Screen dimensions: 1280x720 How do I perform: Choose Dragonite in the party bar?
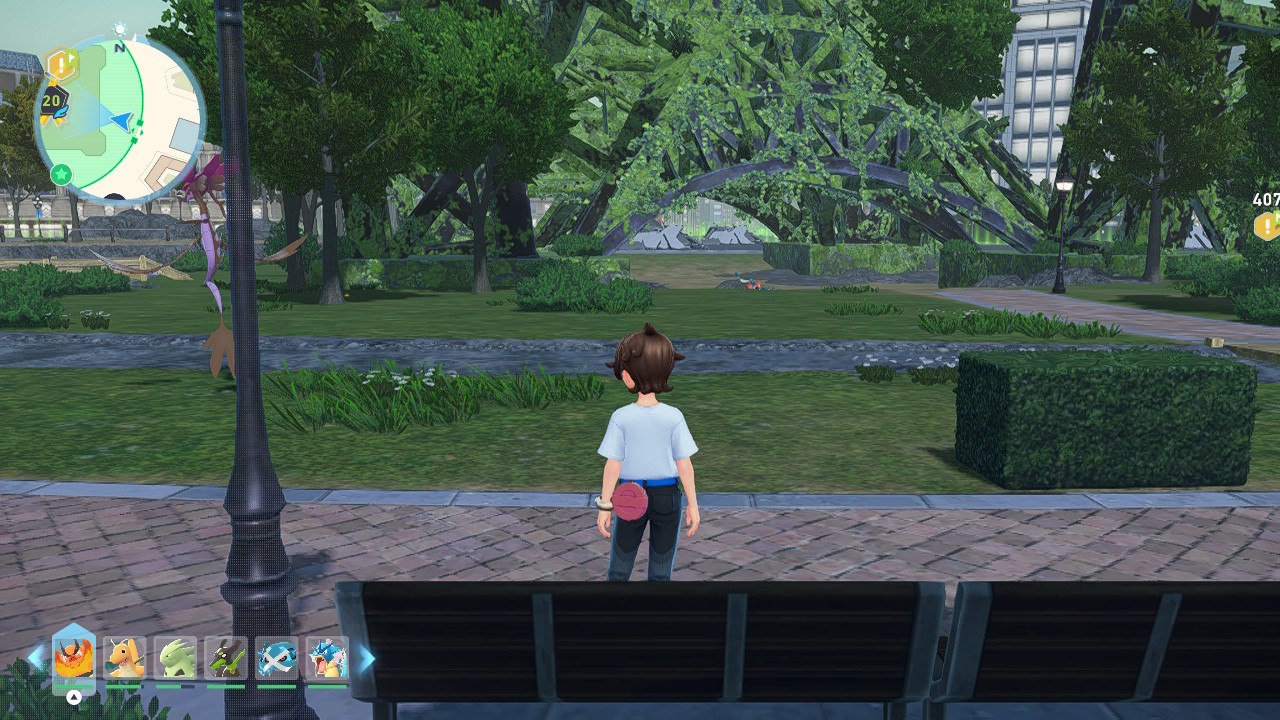coord(125,658)
